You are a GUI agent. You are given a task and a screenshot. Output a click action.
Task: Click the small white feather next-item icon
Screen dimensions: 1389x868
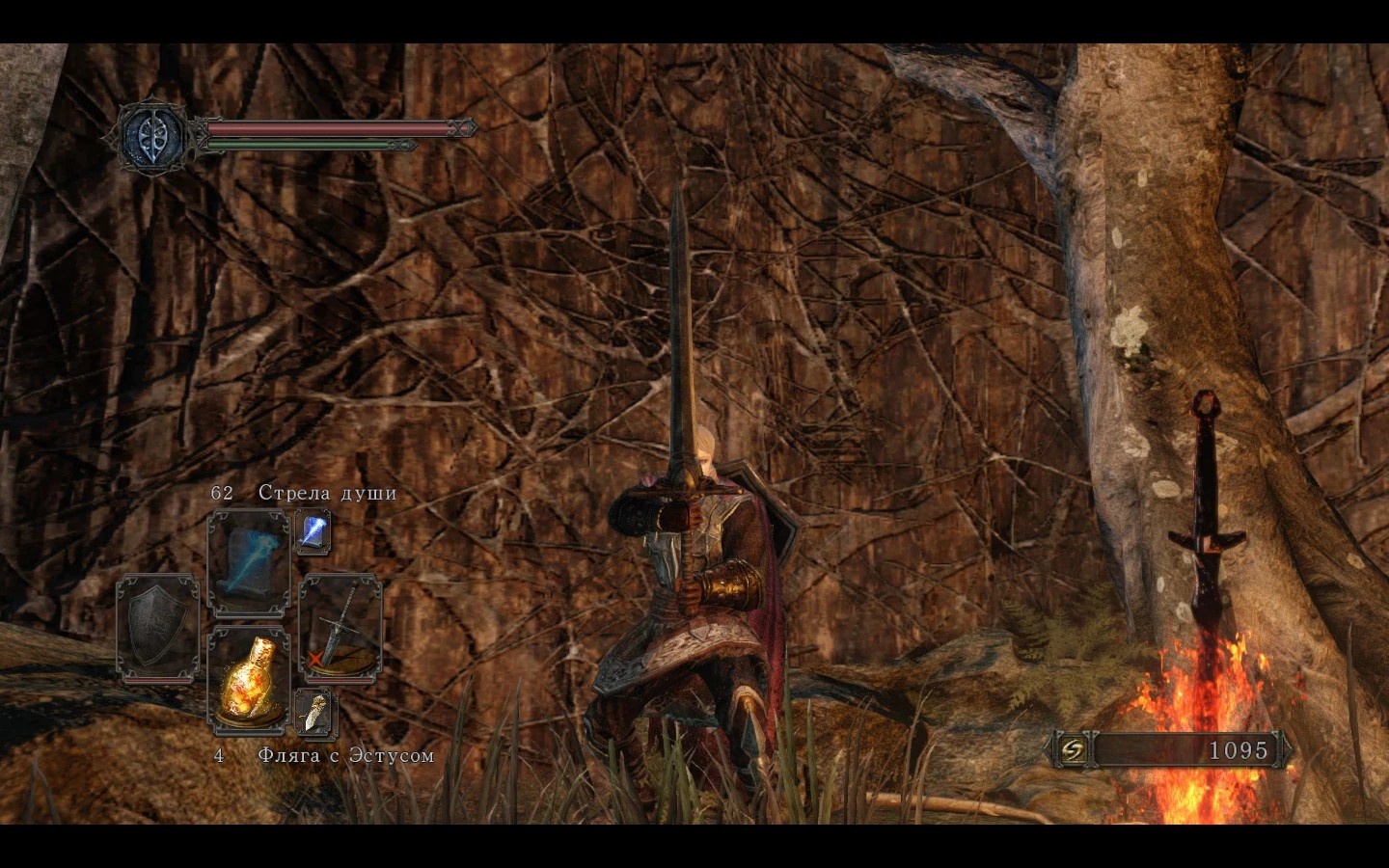click(x=315, y=712)
